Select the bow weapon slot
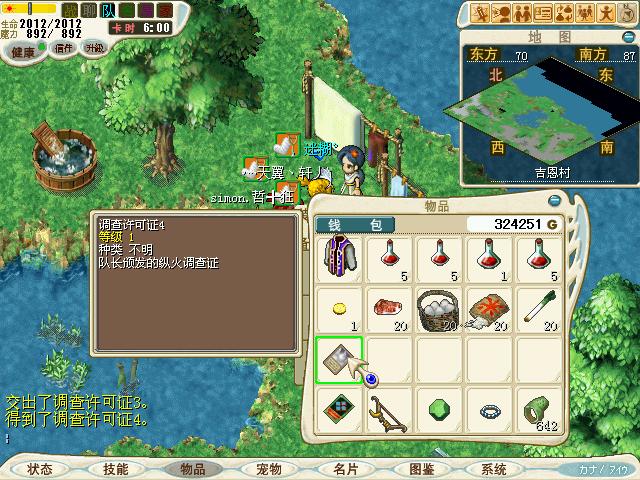This screenshot has height=480, width=640. pos(390,410)
